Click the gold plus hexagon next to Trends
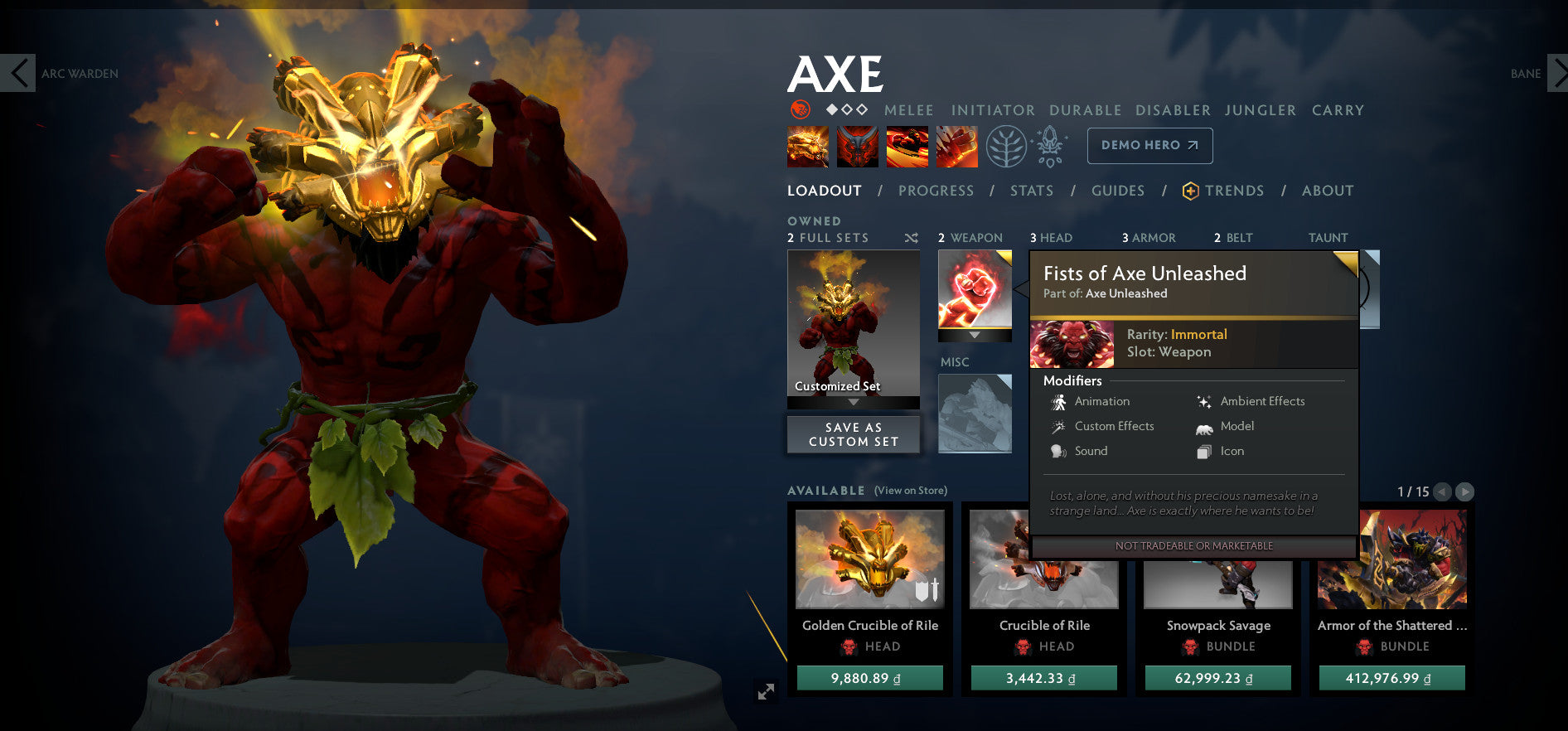This screenshot has height=731, width=1568. pyautogui.click(x=1191, y=190)
